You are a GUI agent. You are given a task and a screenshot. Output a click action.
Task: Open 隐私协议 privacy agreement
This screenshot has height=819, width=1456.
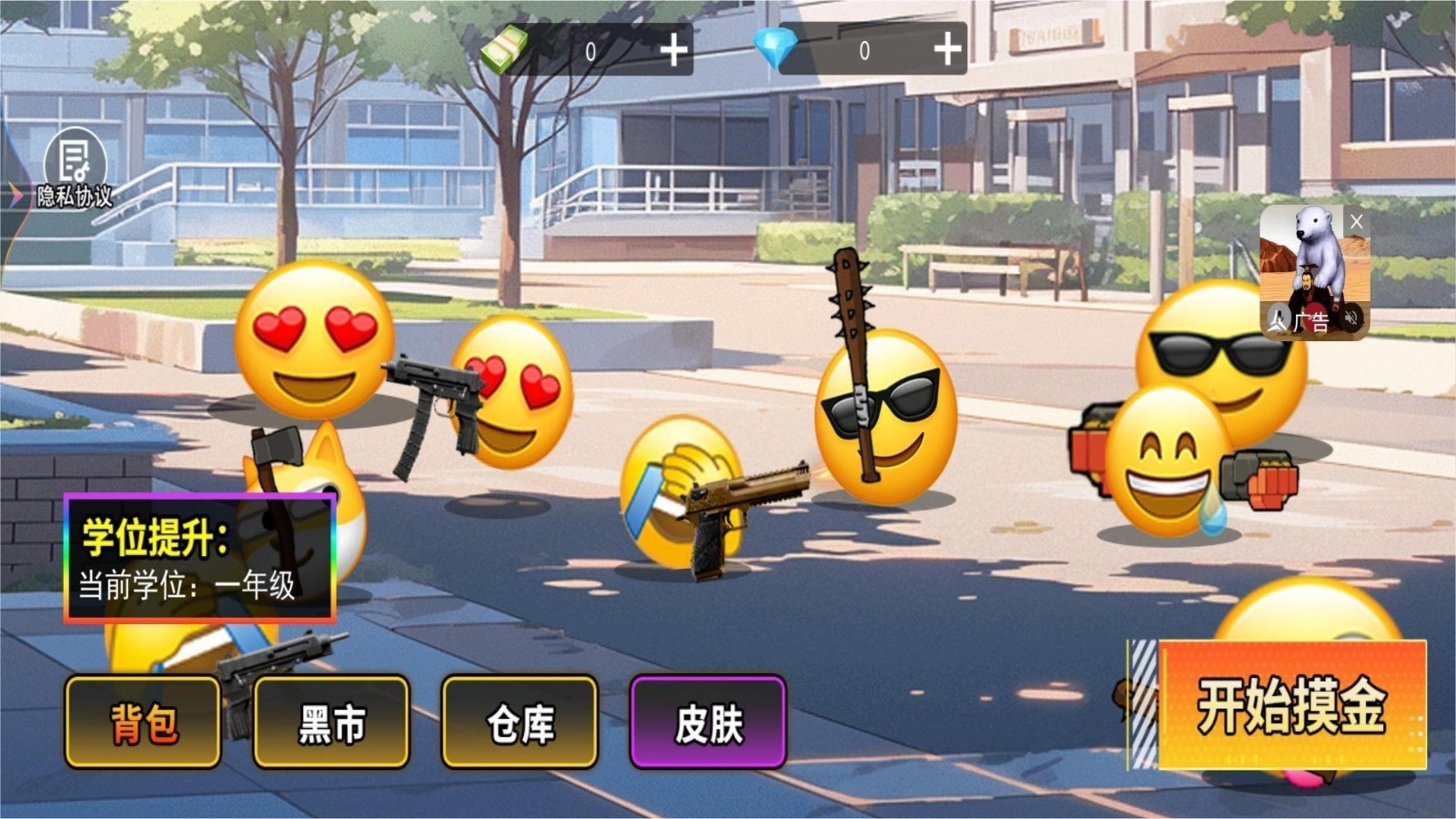(x=75, y=196)
